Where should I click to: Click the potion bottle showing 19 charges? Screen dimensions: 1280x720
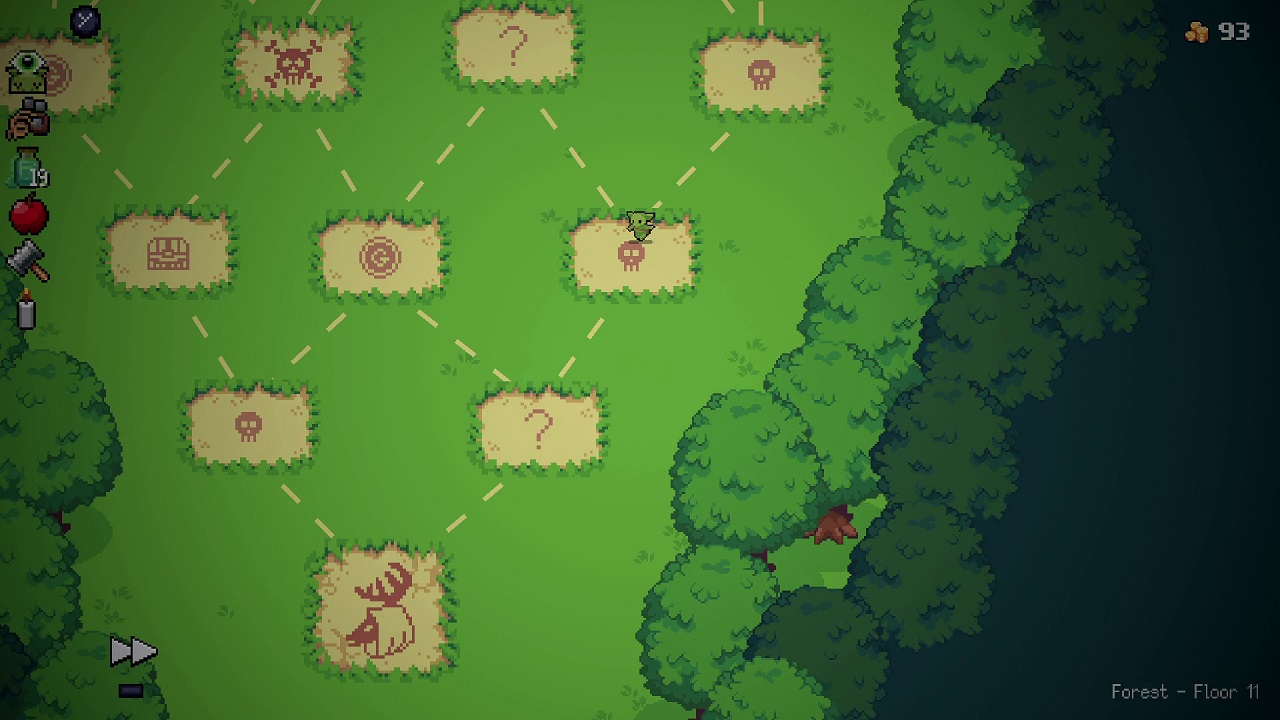[x=25, y=168]
